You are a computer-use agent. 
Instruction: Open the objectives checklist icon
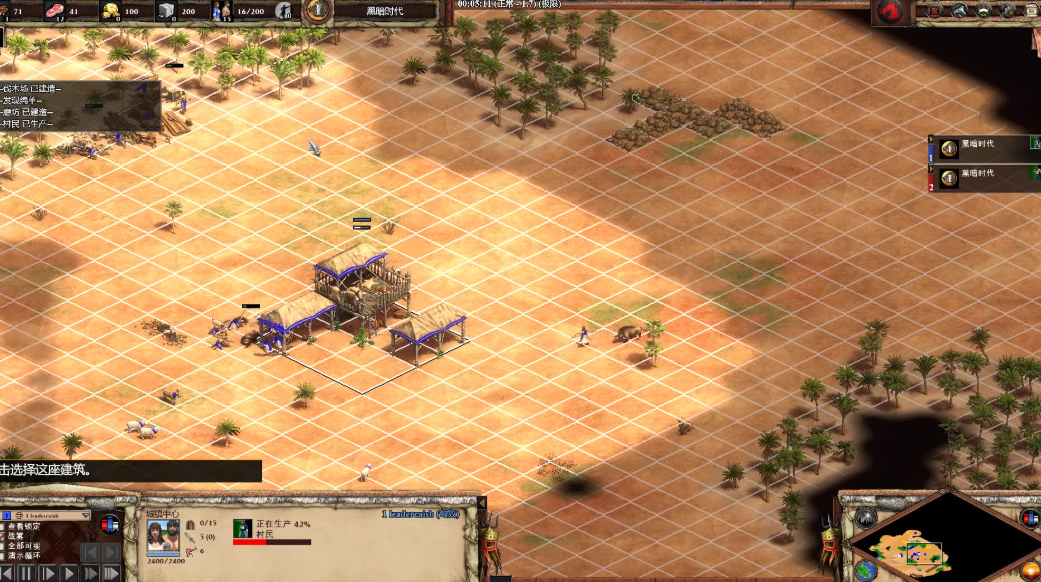tap(935, 11)
